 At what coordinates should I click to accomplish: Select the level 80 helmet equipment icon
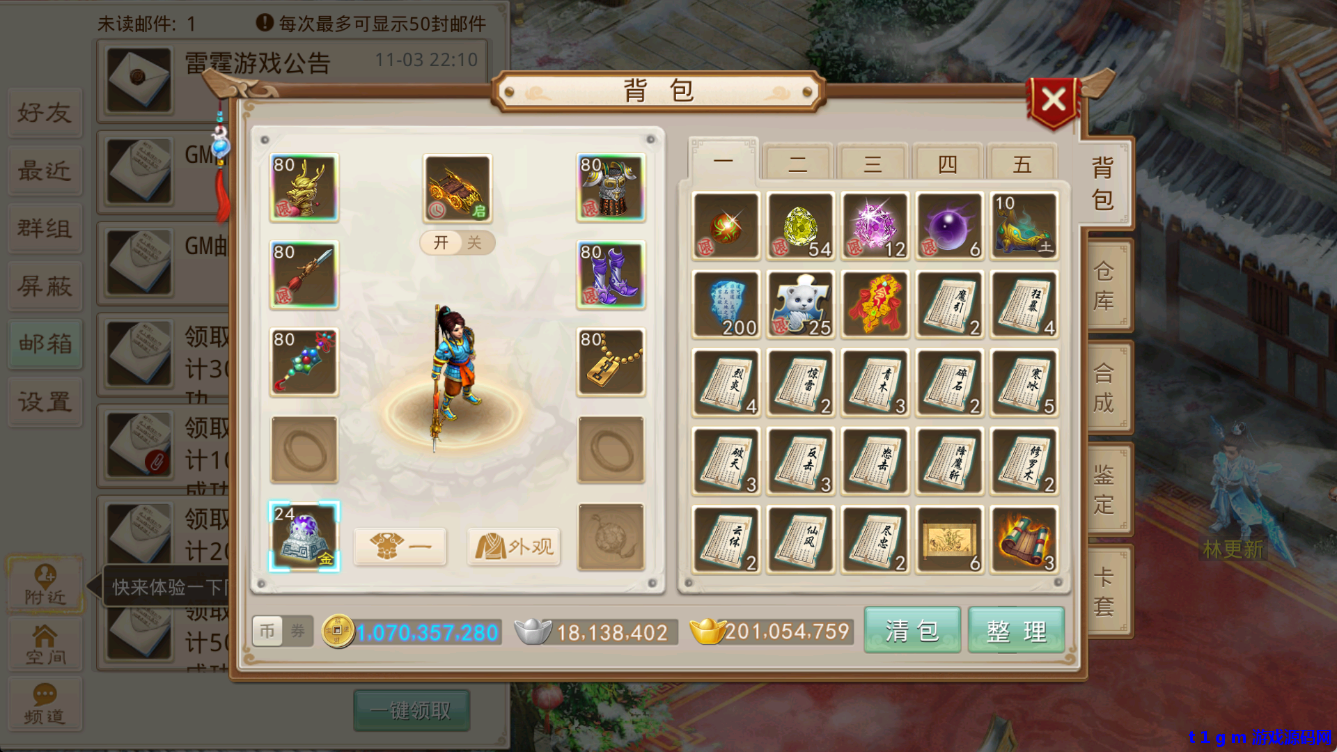tap(303, 188)
